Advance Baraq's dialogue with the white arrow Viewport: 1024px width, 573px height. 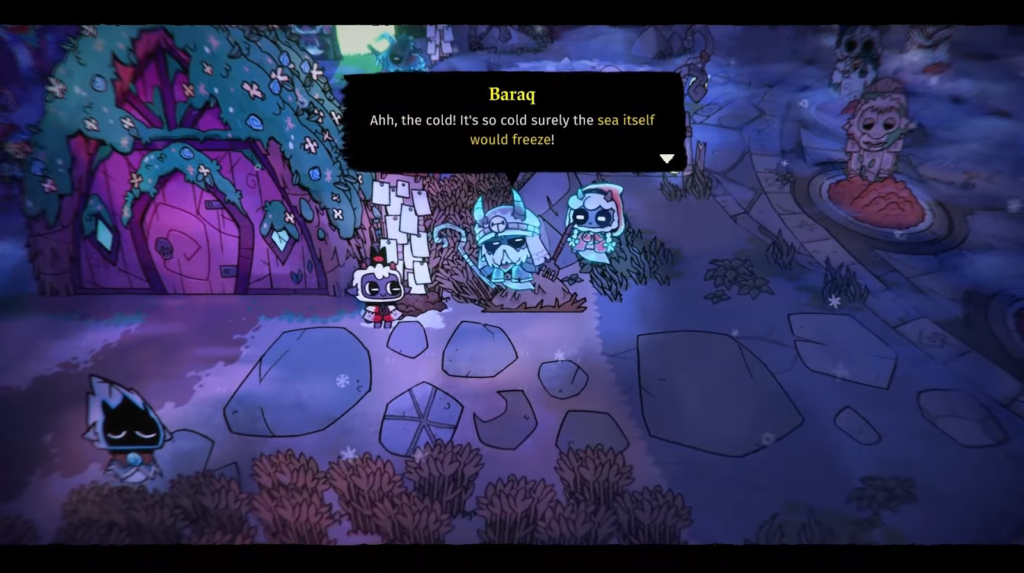click(667, 158)
